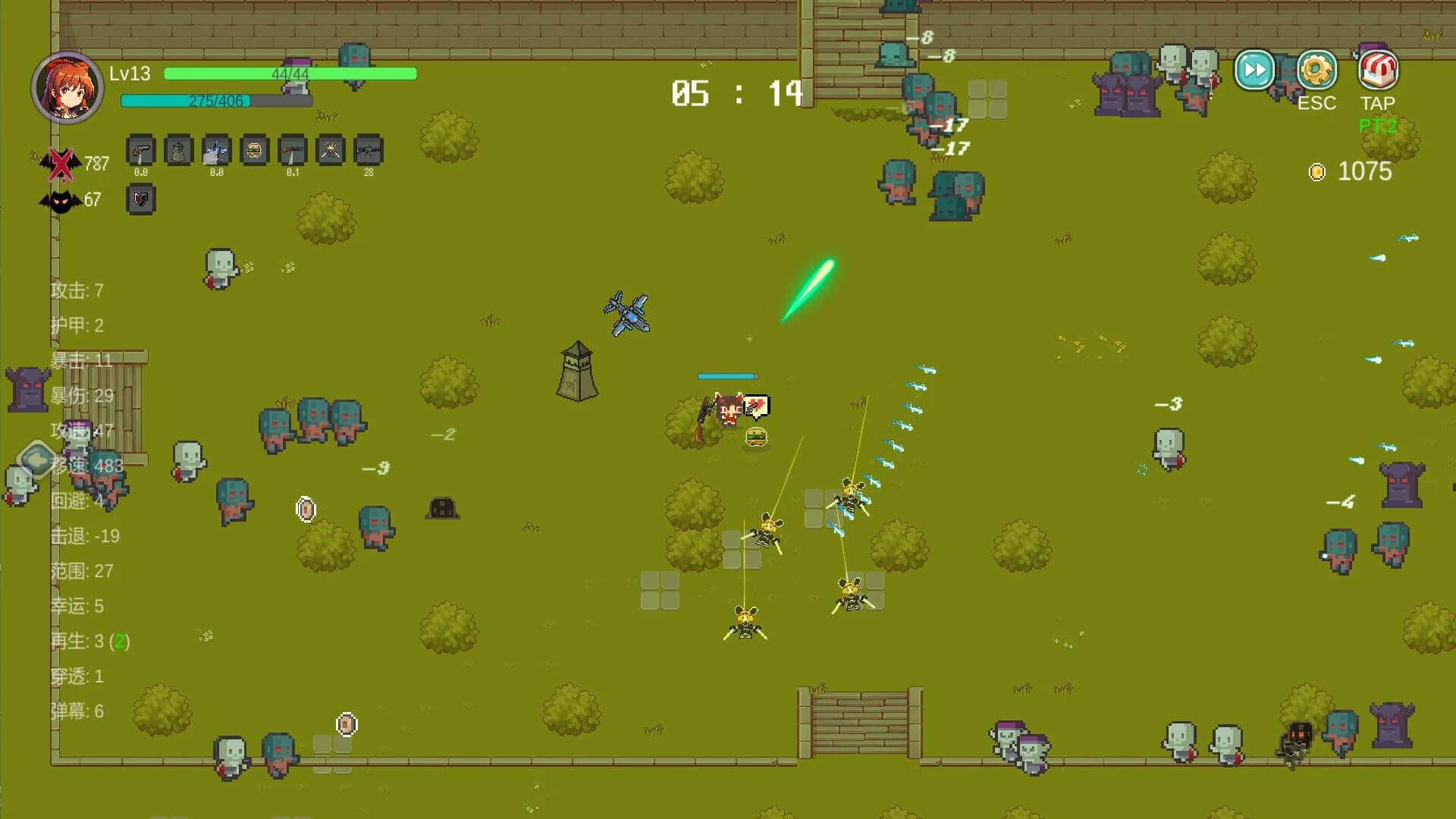Select the fighter plane weapon slot
This screenshot has width=1456, height=819.
tap(216, 152)
